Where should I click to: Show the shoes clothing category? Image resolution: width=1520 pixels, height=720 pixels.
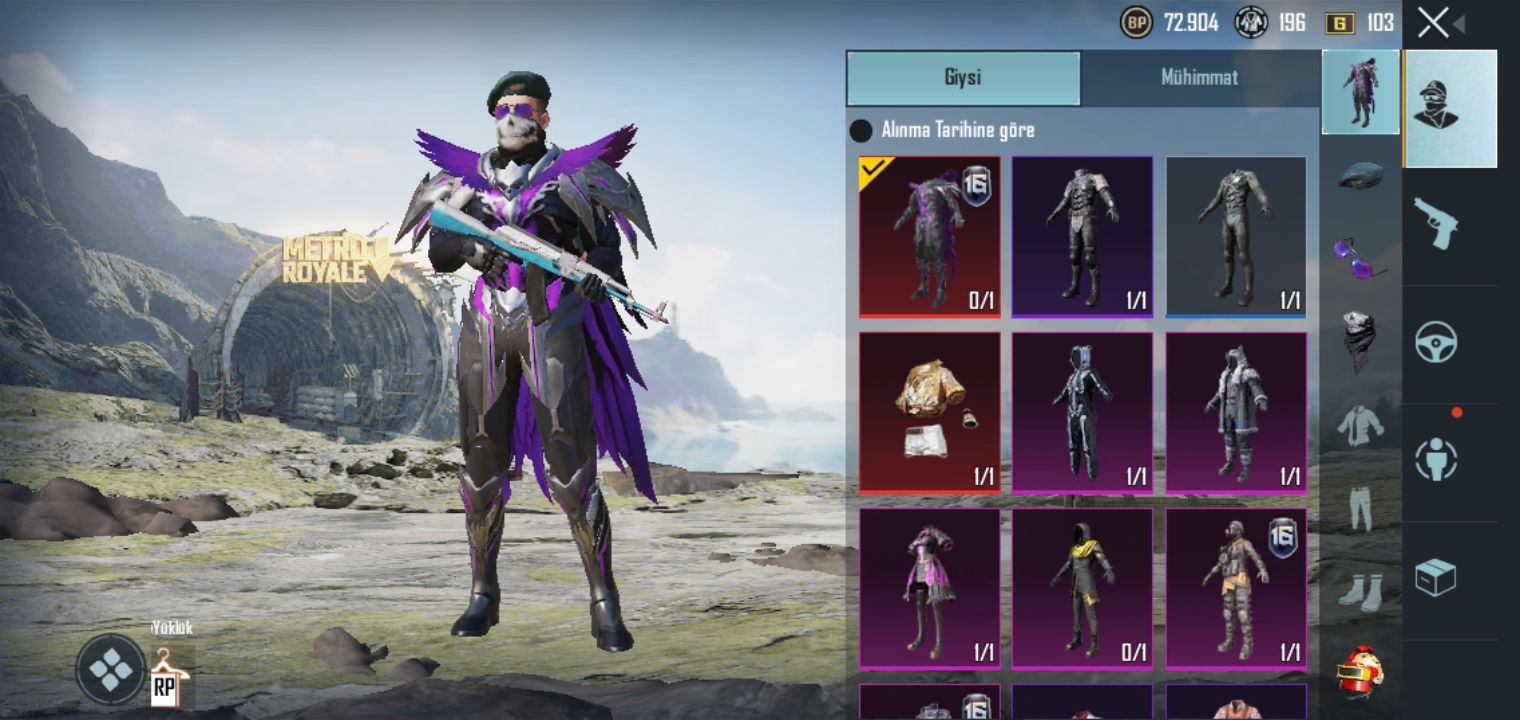click(x=1360, y=590)
